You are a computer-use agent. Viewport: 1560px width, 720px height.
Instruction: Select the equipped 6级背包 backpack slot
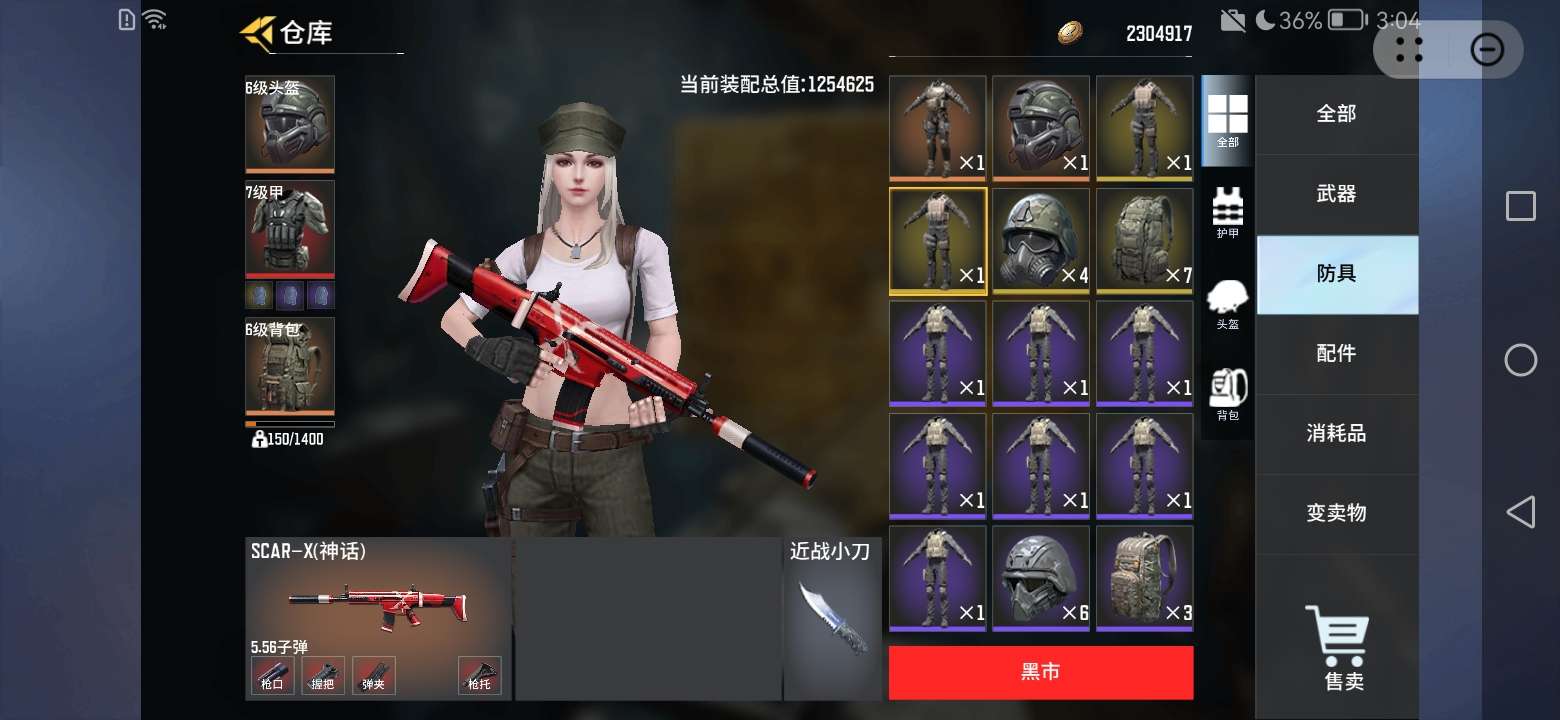coord(290,365)
